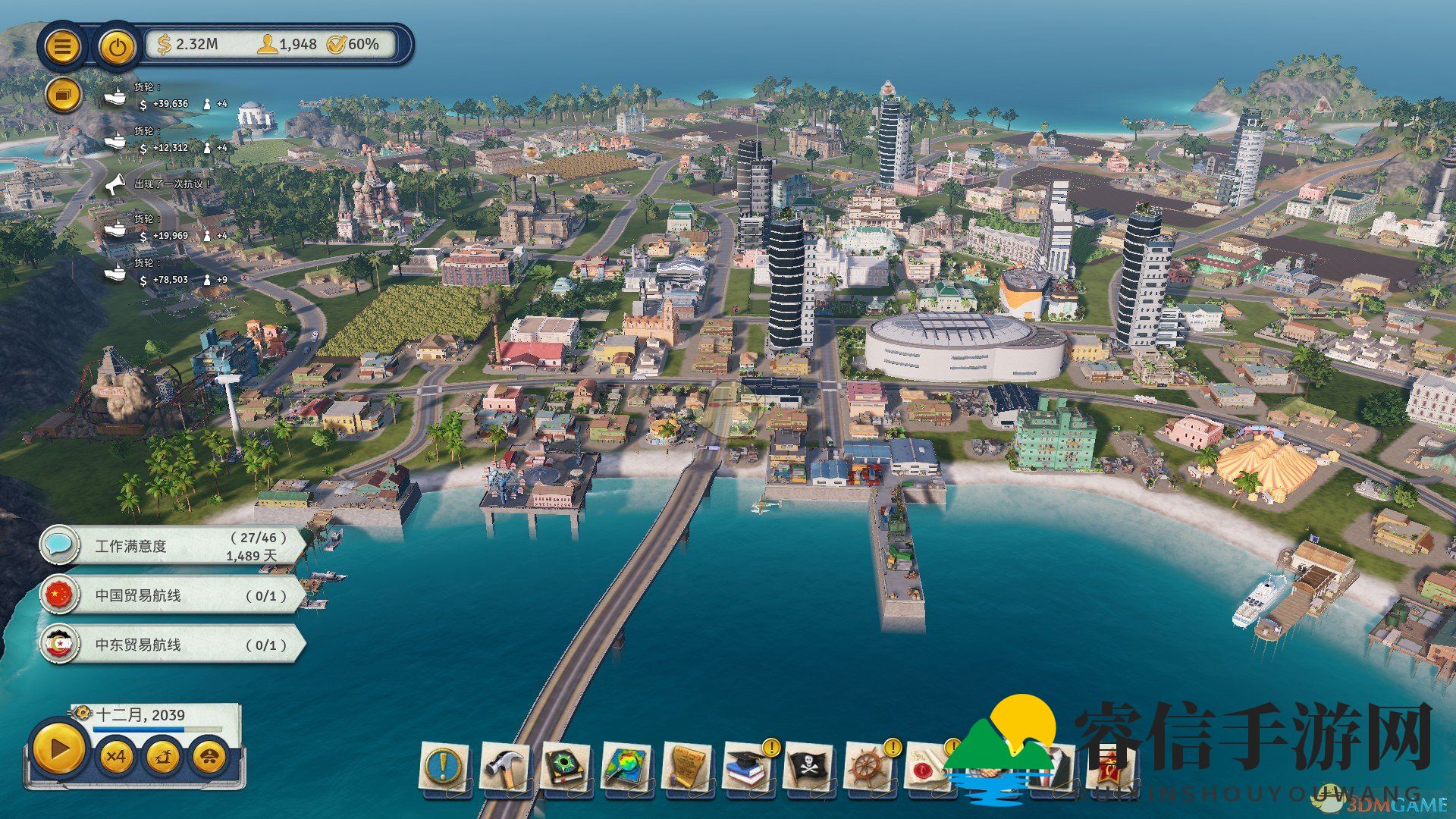
Task: Click the palm island view button
Action: [x=163, y=757]
